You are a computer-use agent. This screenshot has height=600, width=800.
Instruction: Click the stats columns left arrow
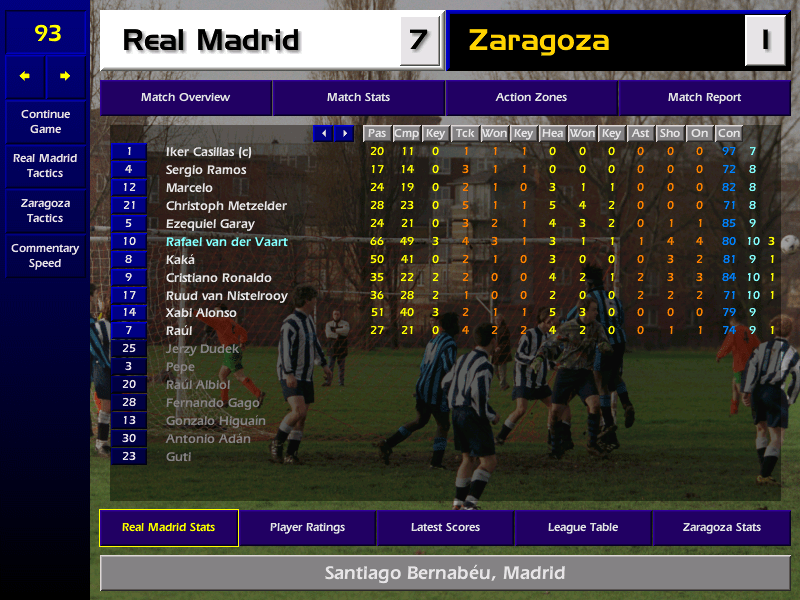tap(323, 134)
